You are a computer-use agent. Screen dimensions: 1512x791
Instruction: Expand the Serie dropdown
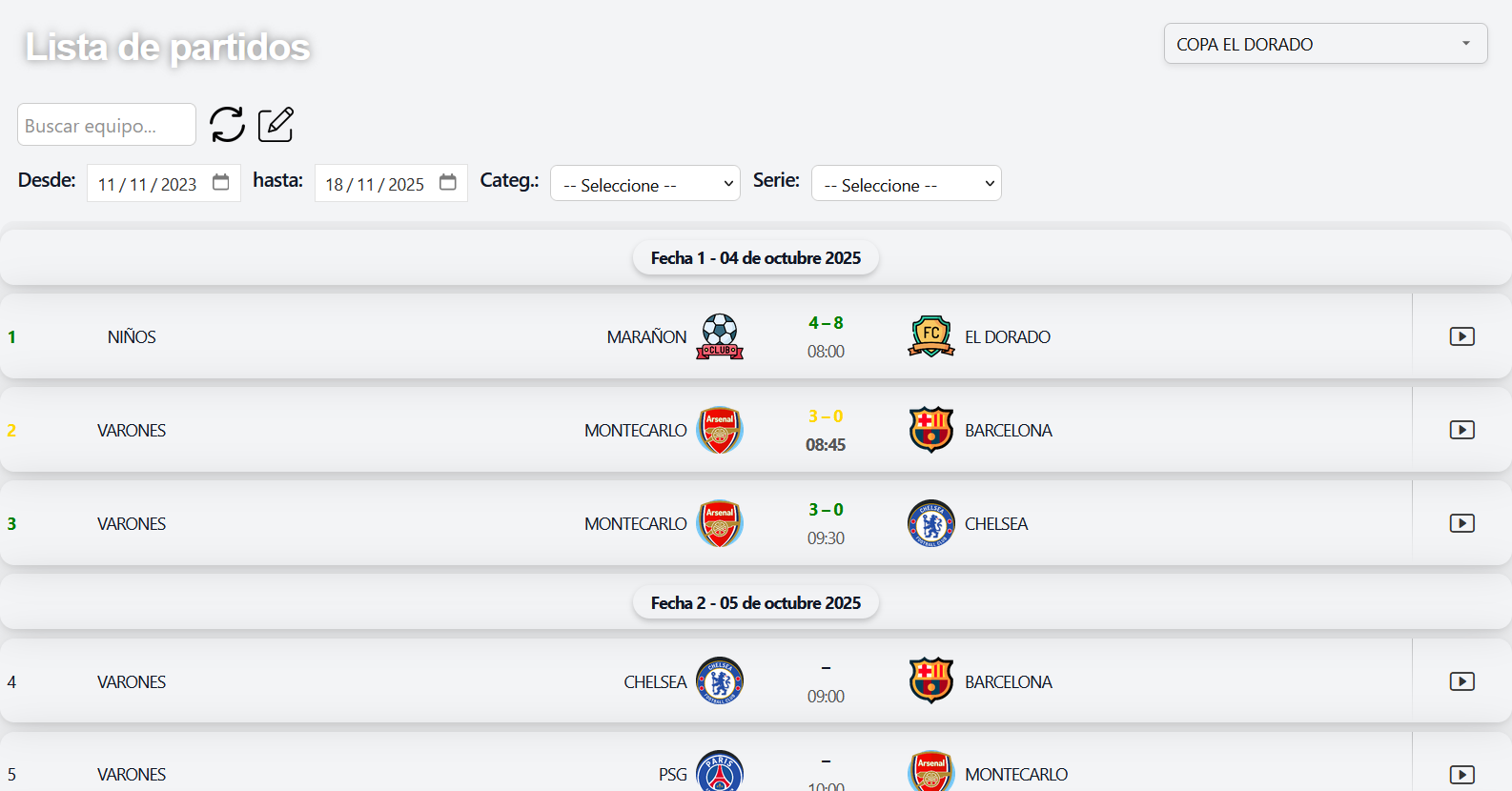(x=906, y=183)
